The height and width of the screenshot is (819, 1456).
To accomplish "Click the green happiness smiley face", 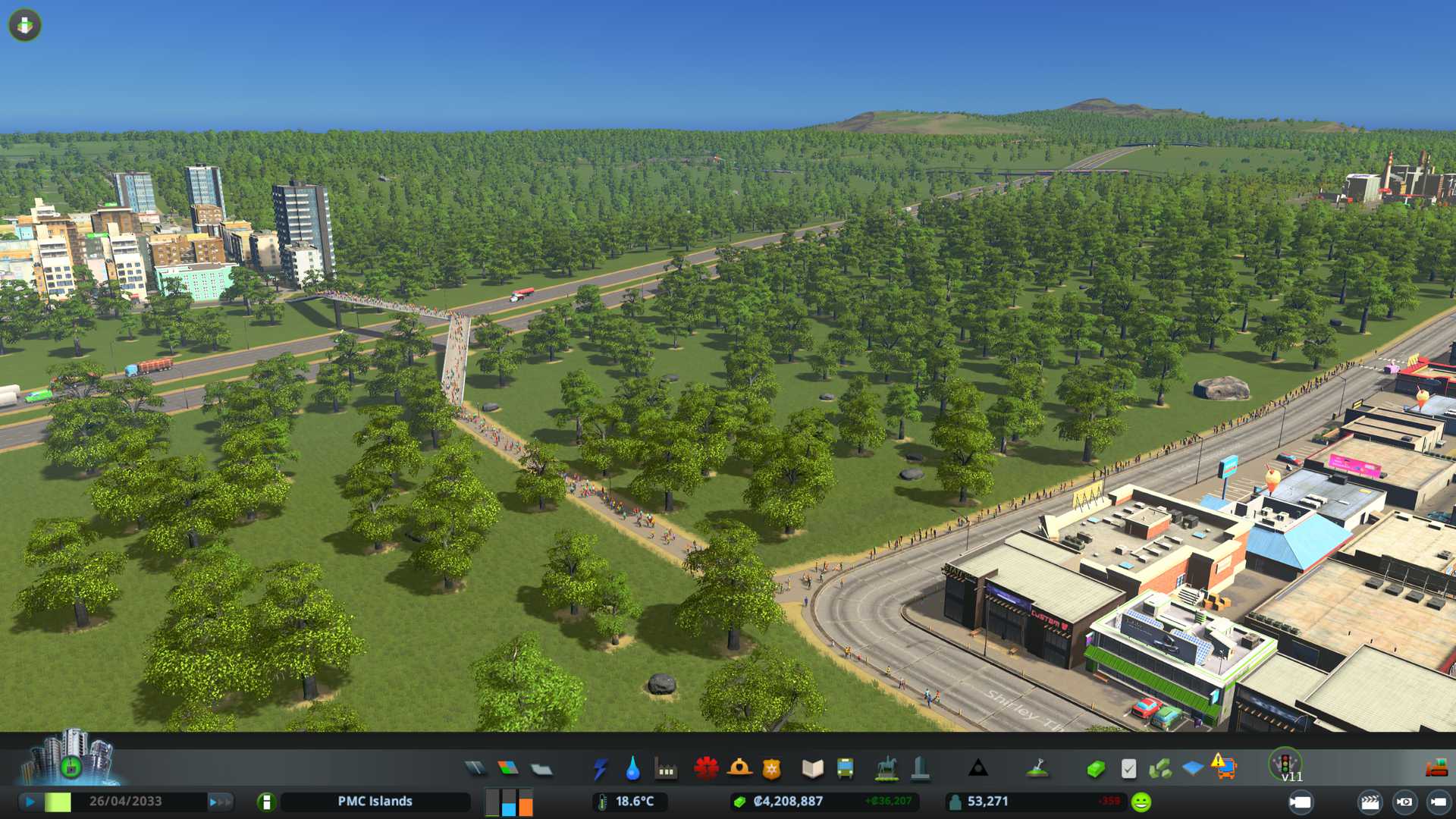I will pyautogui.click(x=1141, y=802).
